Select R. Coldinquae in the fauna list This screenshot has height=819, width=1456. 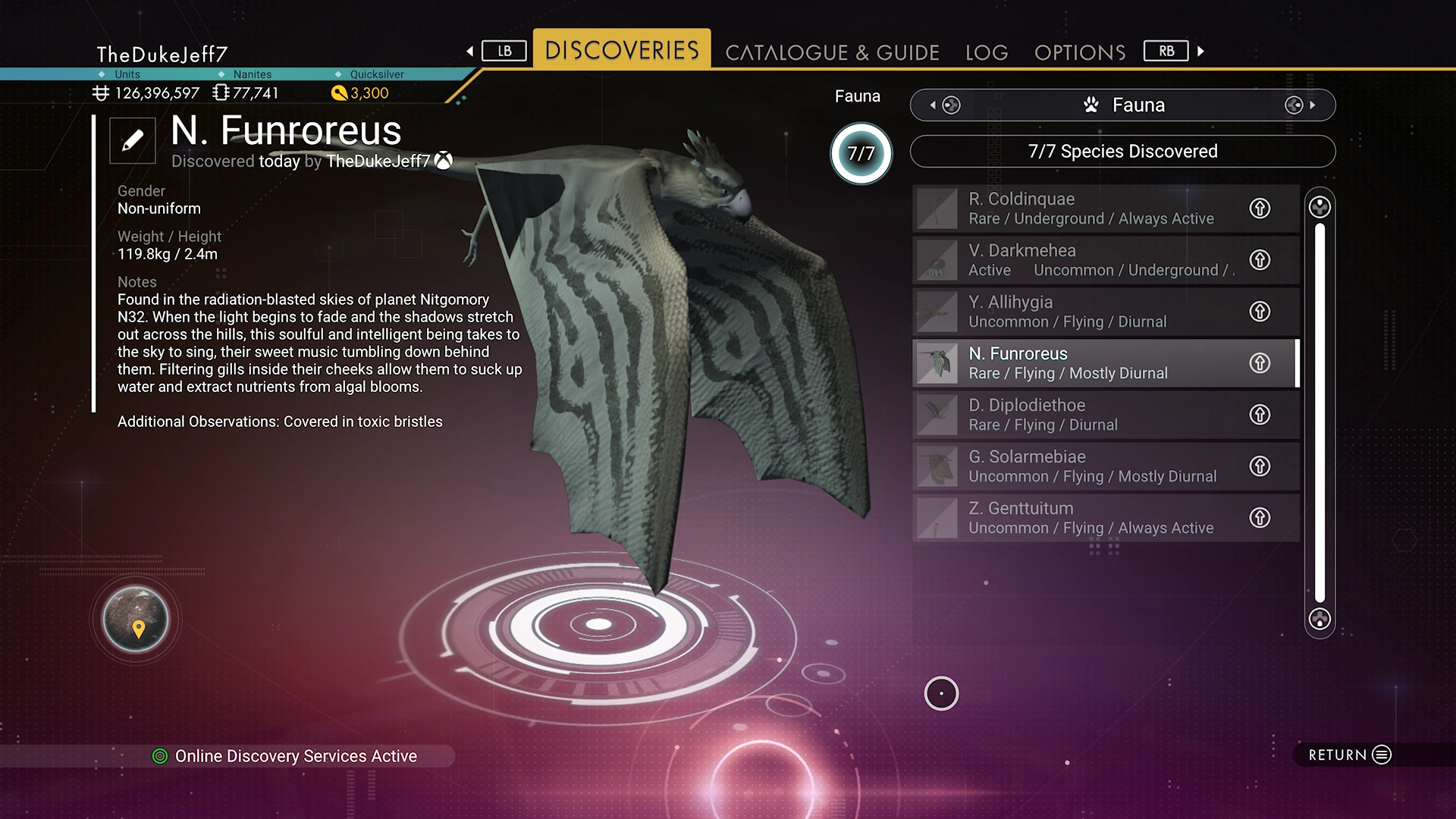pyautogui.click(x=1084, y=209)
